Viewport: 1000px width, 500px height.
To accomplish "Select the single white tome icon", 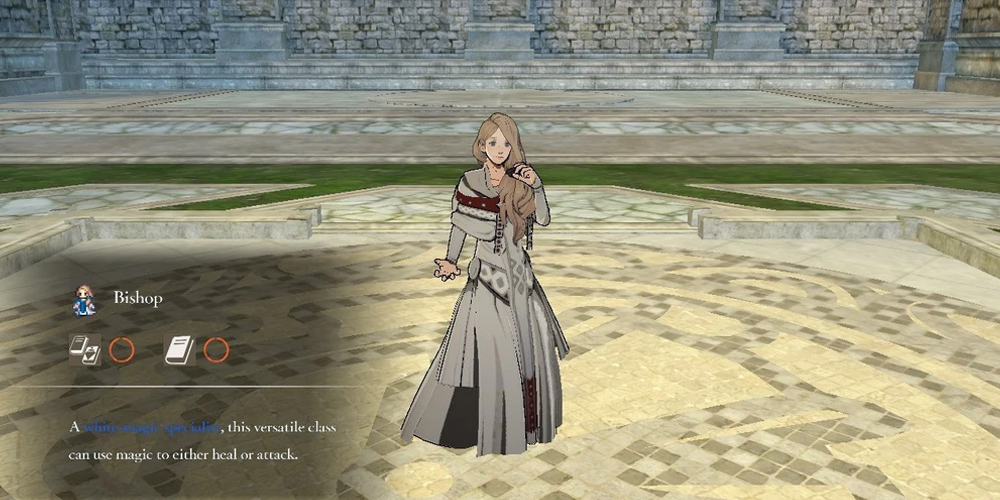I will point(178,349).
